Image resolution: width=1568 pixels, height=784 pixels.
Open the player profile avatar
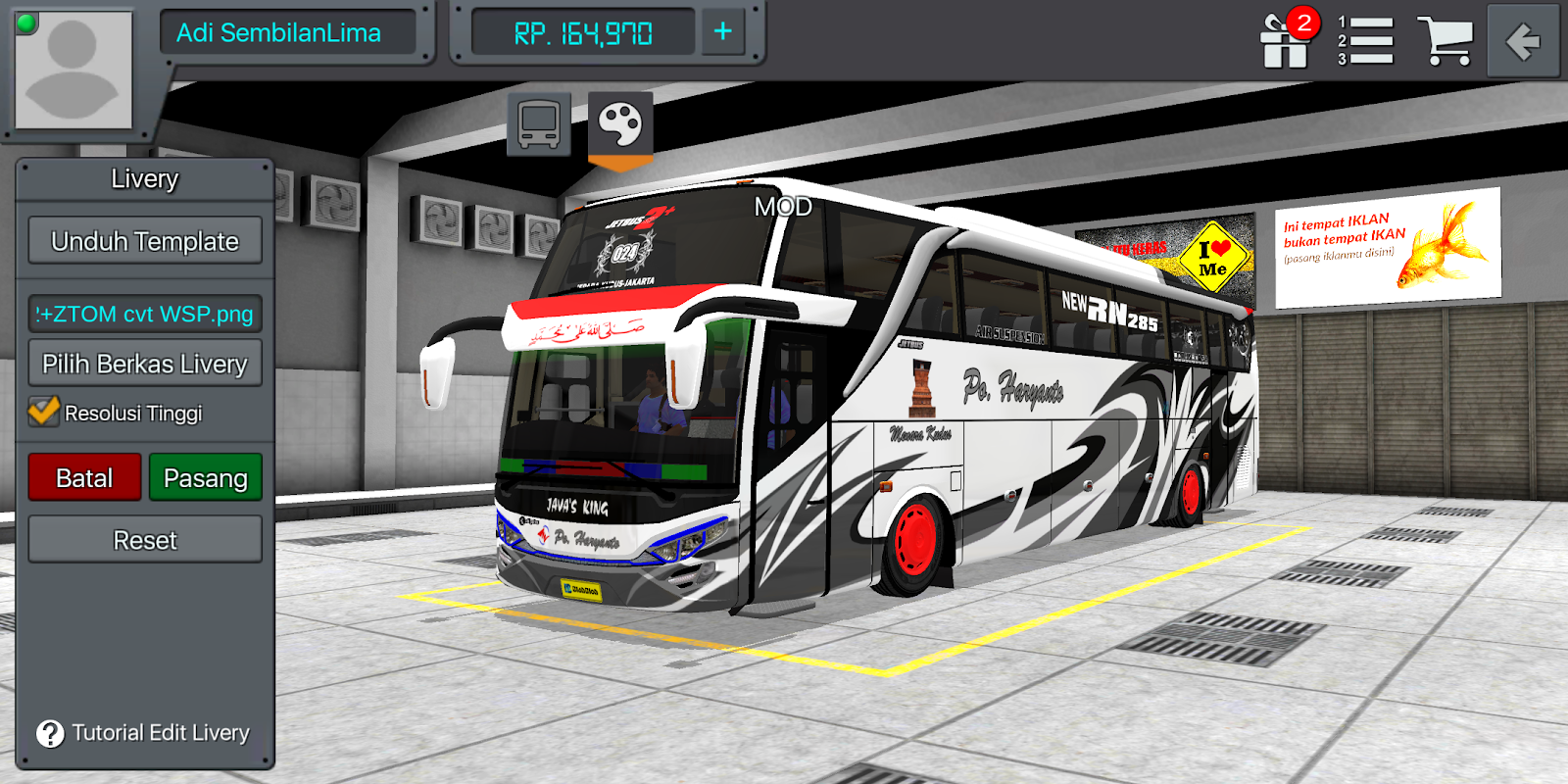click(x=73, y=71)
